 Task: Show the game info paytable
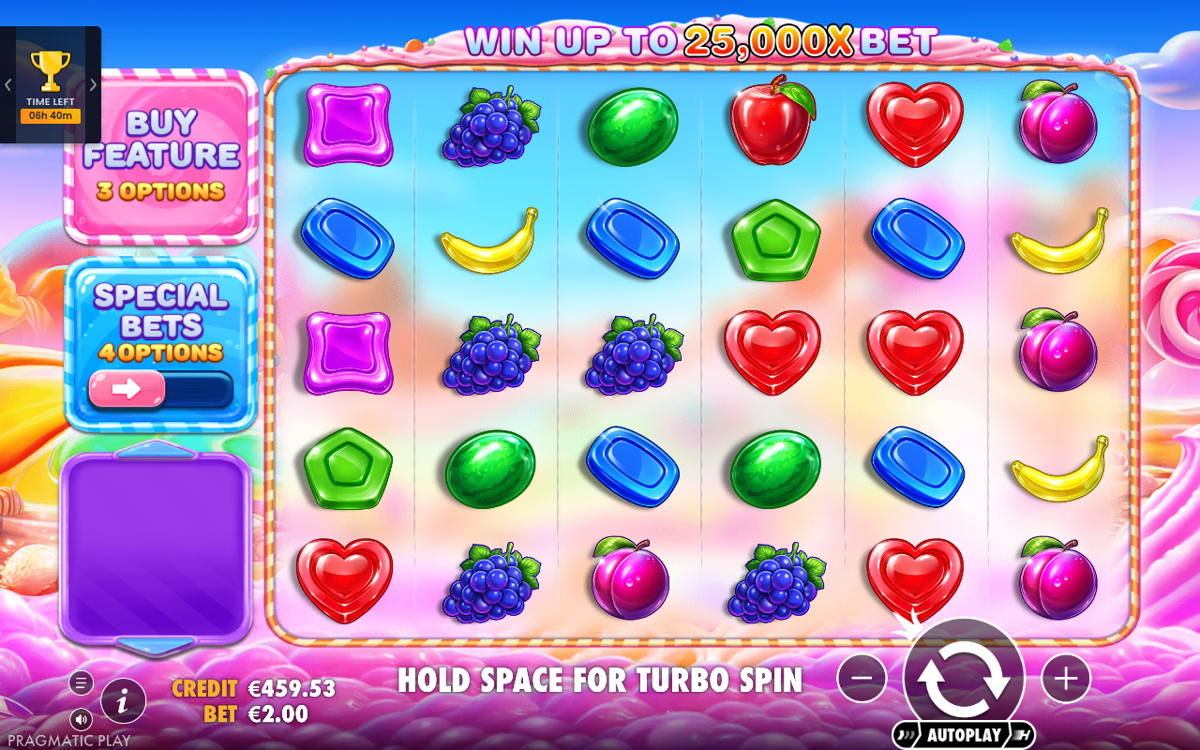[123, 701]
